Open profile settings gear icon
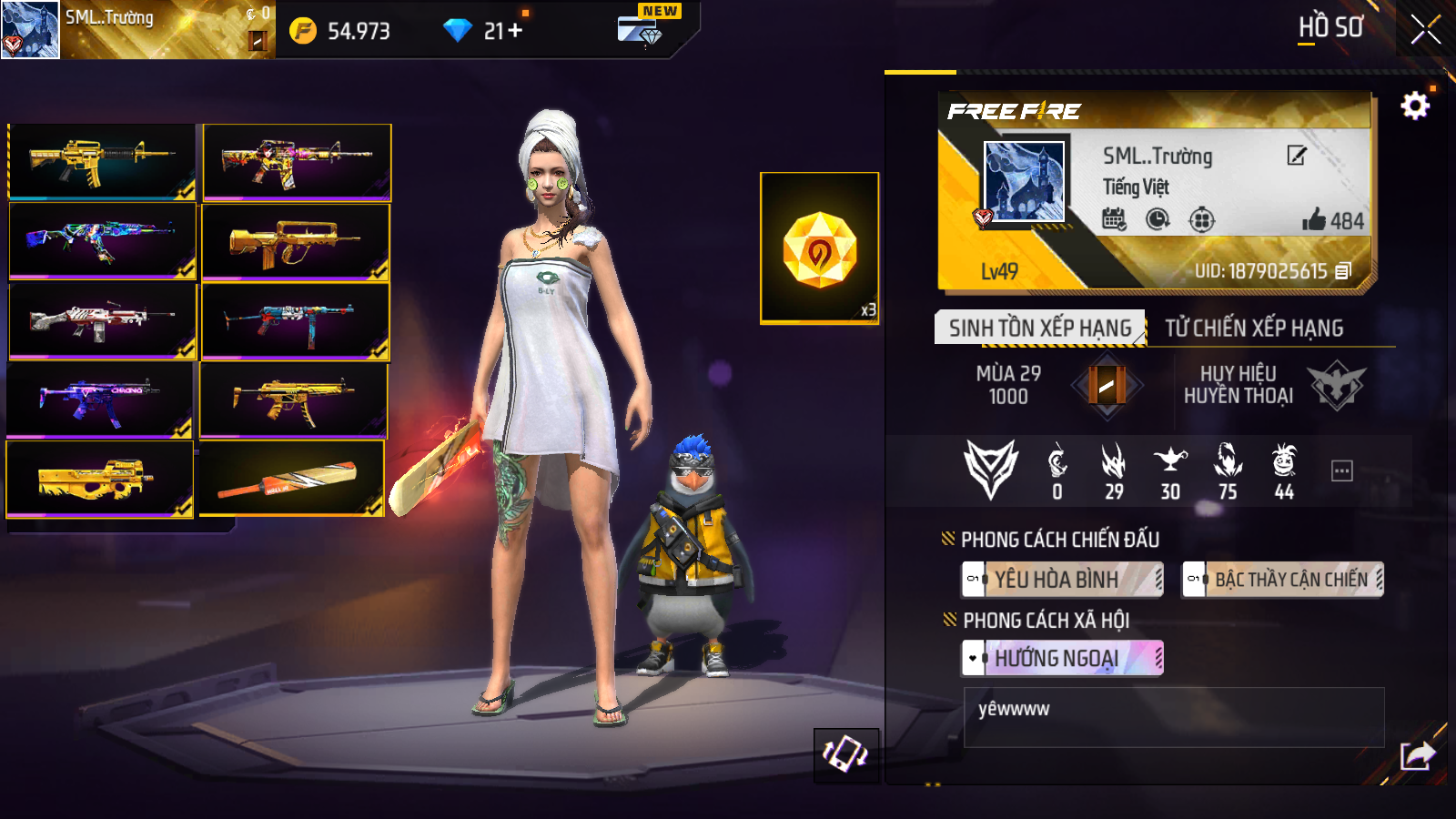This screenshot has width=1456, height=819. (x=1414, y=106)
